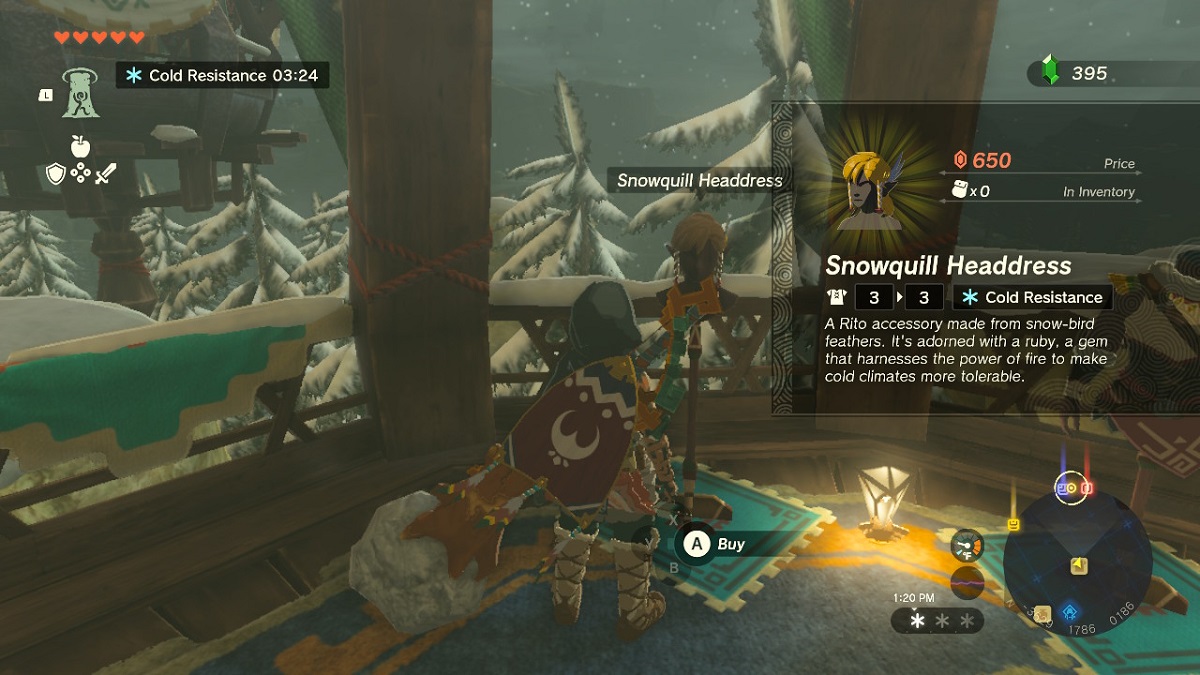This screenshot has height=675, width=1200.
Task: Choose the sword quick-select icon
Action: [105, 175]
